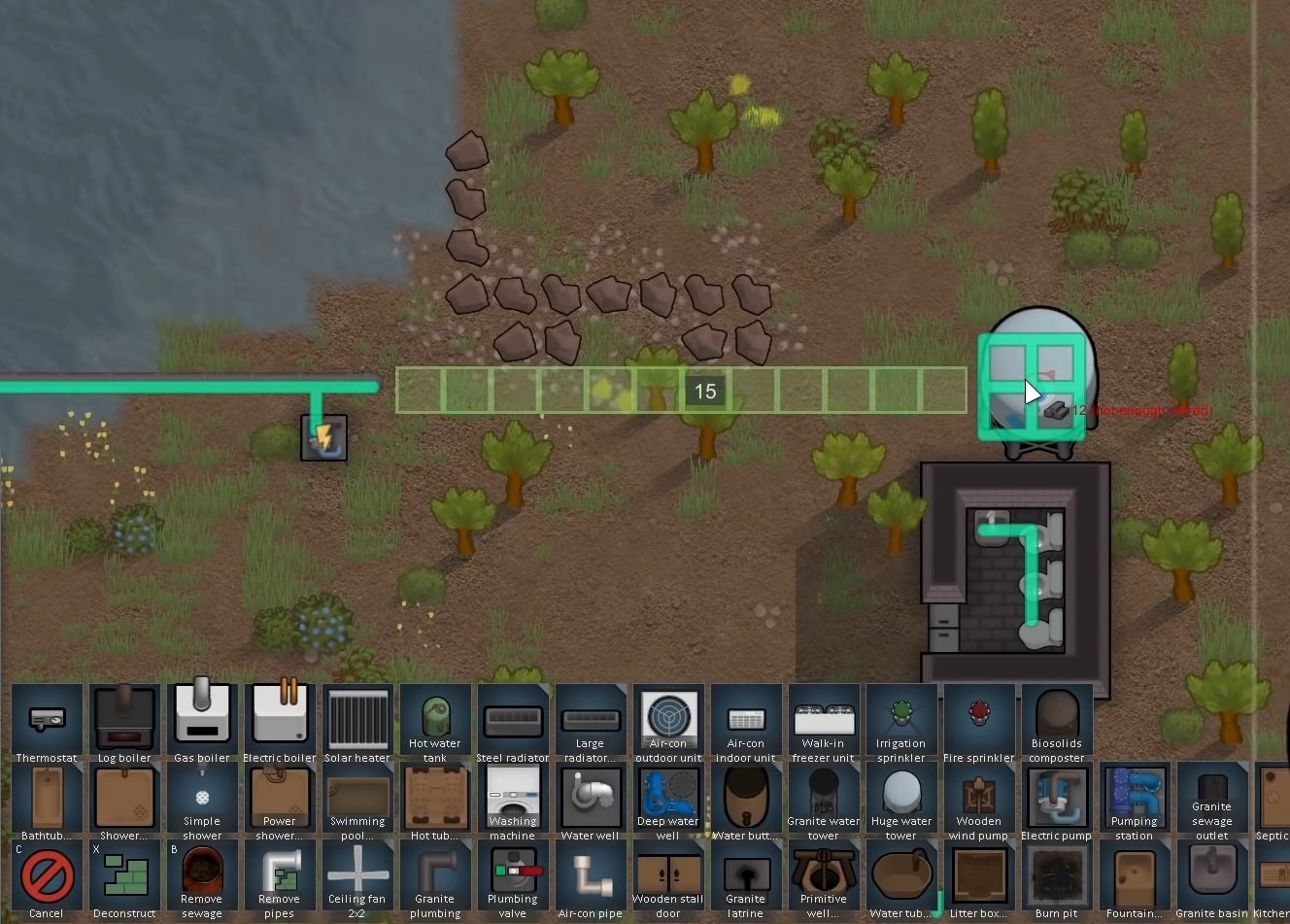
Task: Choose the Plumbing valve
Action: coord(513,874)
